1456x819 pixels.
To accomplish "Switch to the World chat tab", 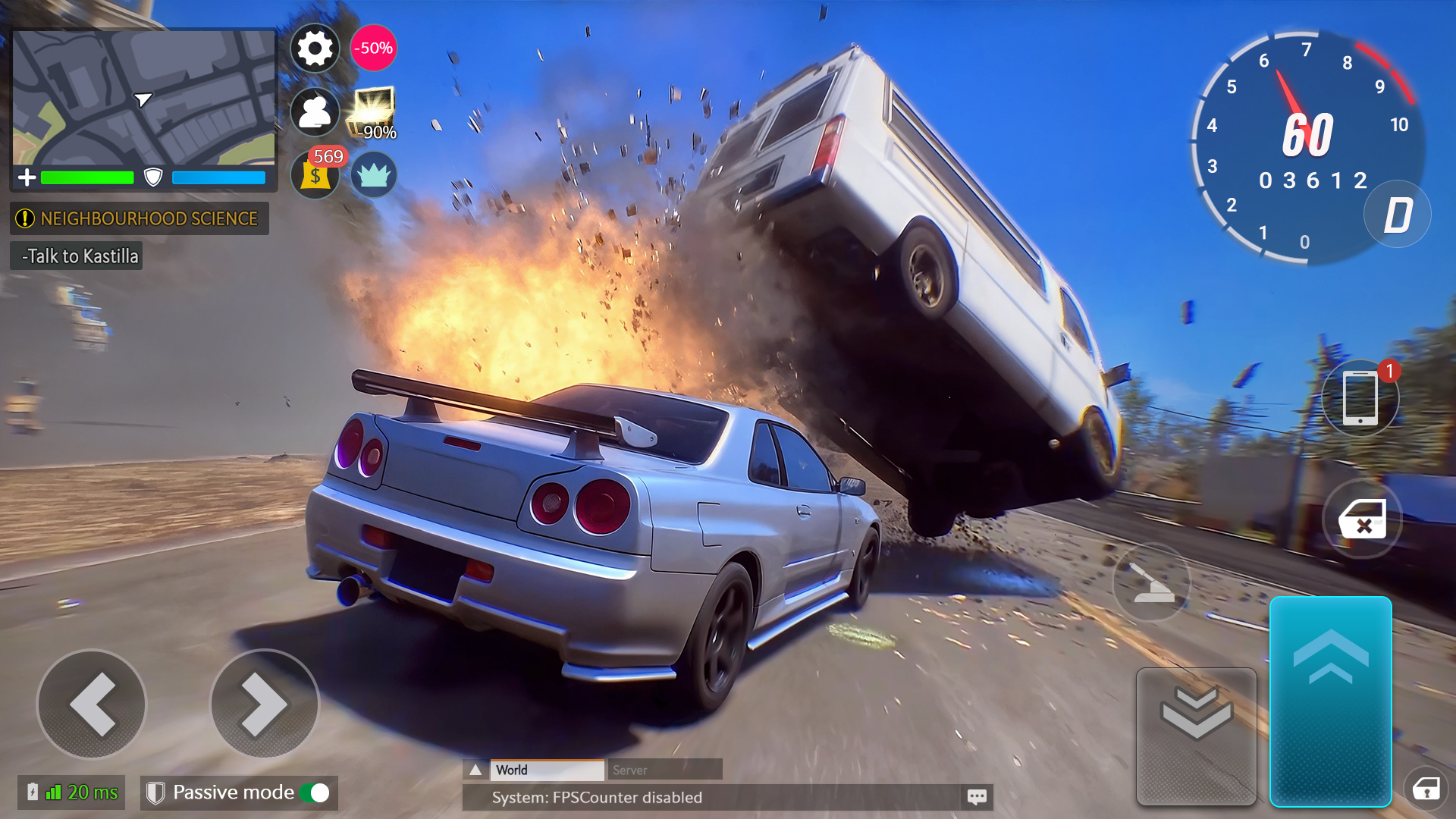I will [x=547, y=770].
